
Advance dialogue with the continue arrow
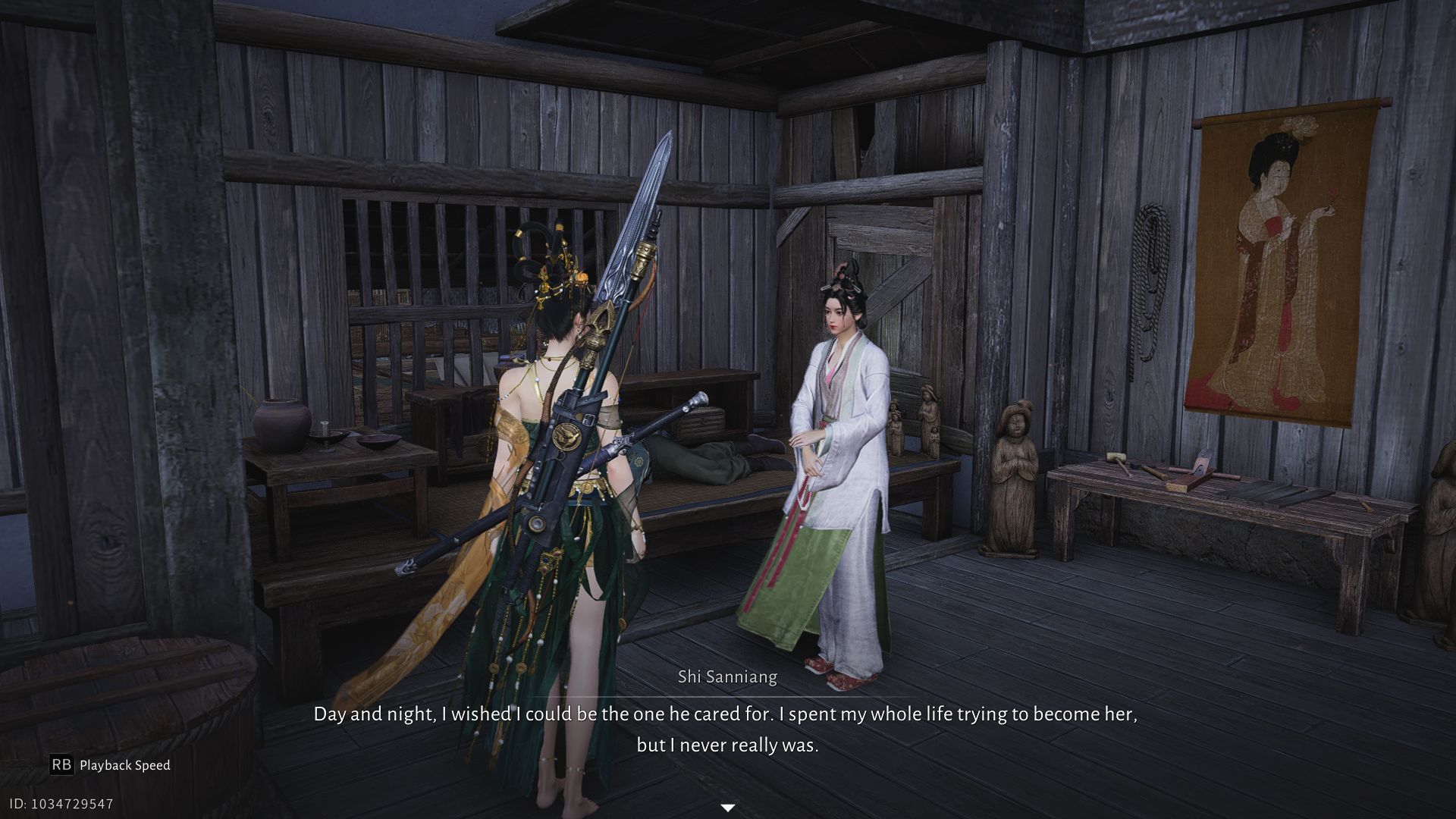pyautogui.click(x=727, y=808)
